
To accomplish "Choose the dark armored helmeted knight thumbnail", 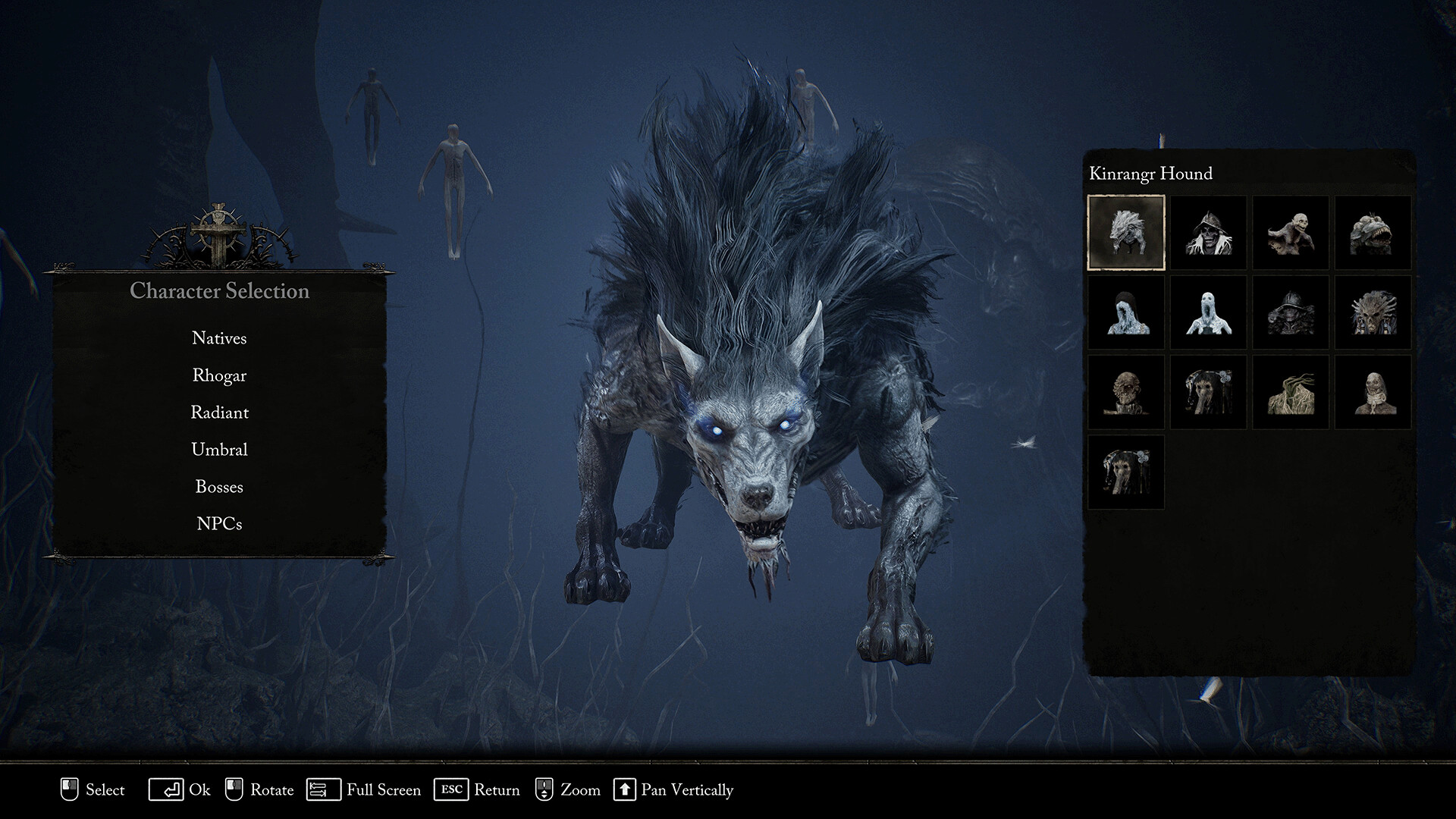I will click(x=1291, y=312).
